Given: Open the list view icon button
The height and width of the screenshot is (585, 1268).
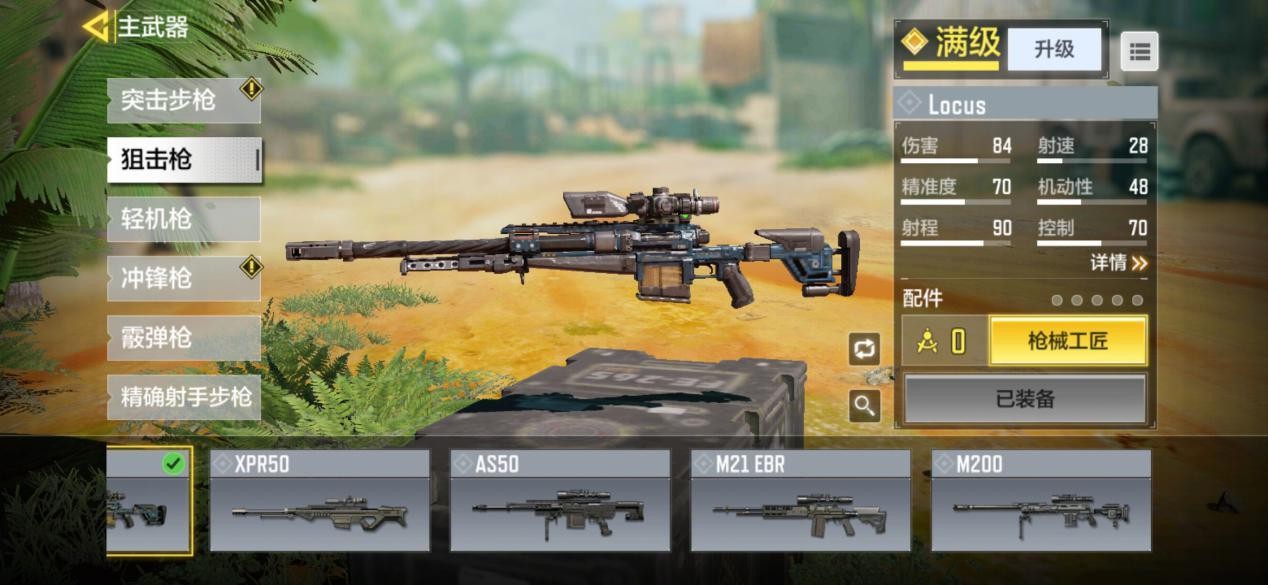Looking at the screenshot, I should [1139, 50].
